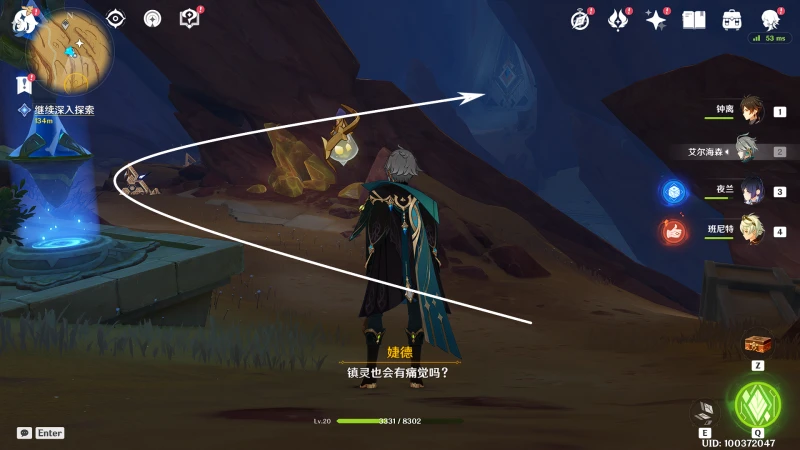Viewport: 800px width, 450px height.
Task: Open the backpack inventory
Action: [x=732, y=19]
